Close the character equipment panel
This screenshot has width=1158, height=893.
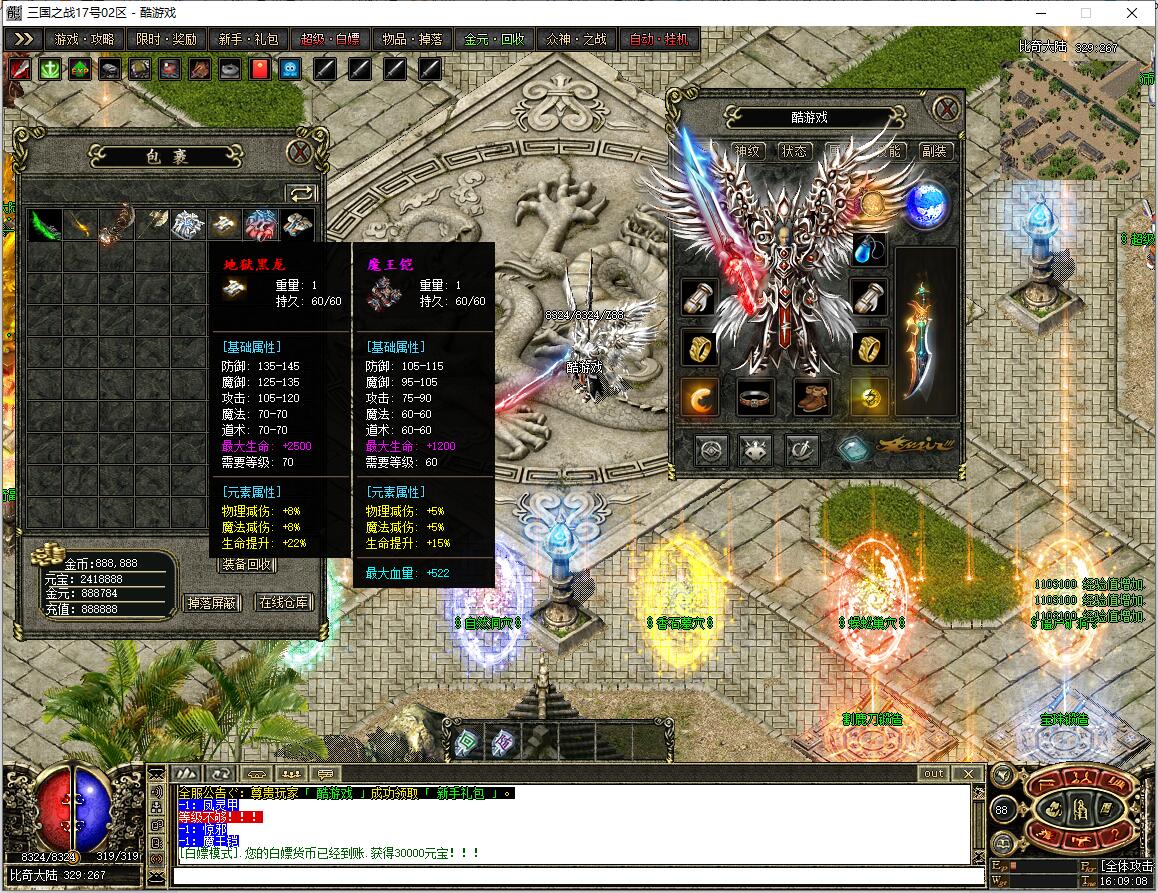945,107
